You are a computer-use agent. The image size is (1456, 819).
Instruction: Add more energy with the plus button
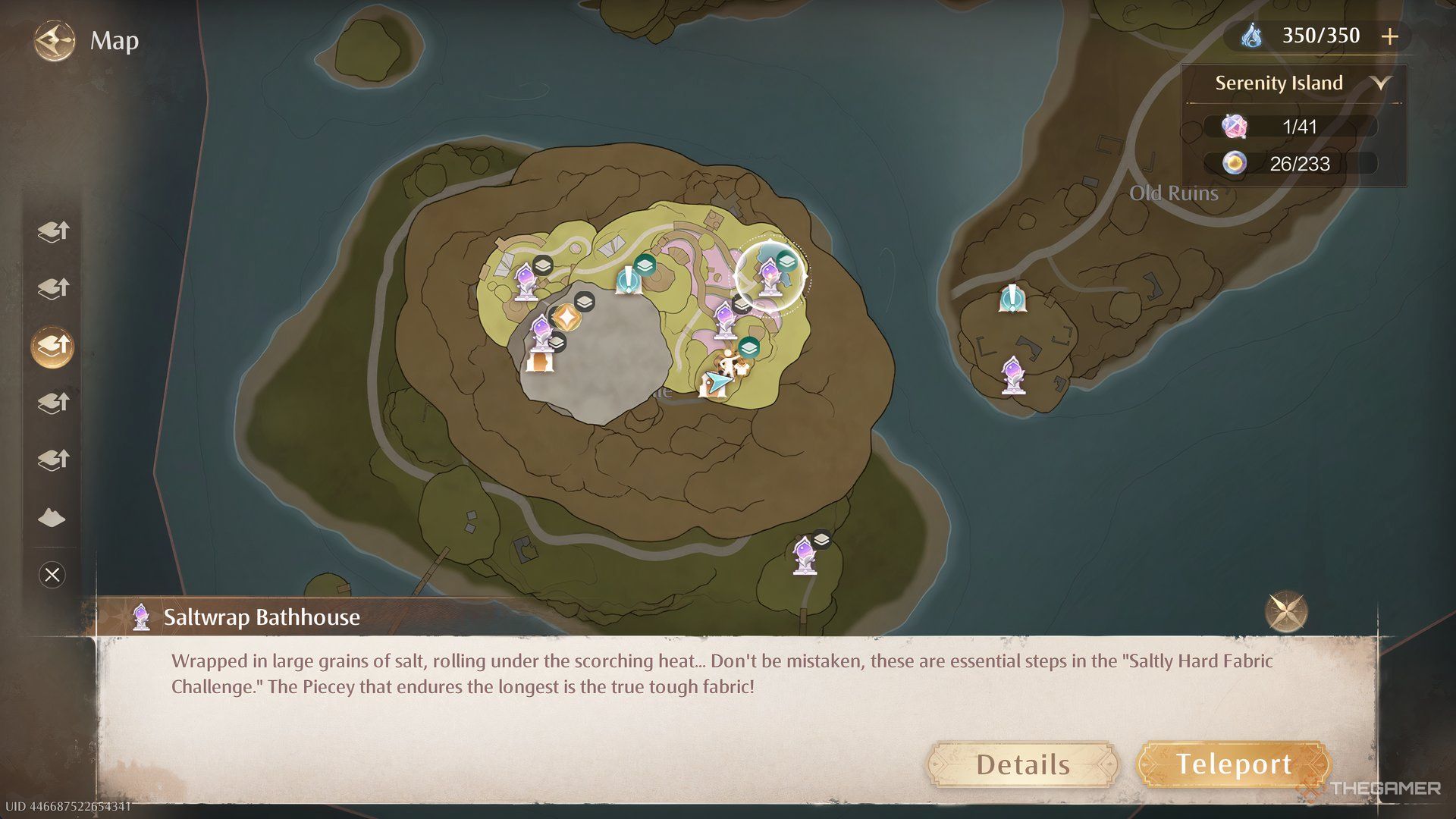[x=1389, y=36]
